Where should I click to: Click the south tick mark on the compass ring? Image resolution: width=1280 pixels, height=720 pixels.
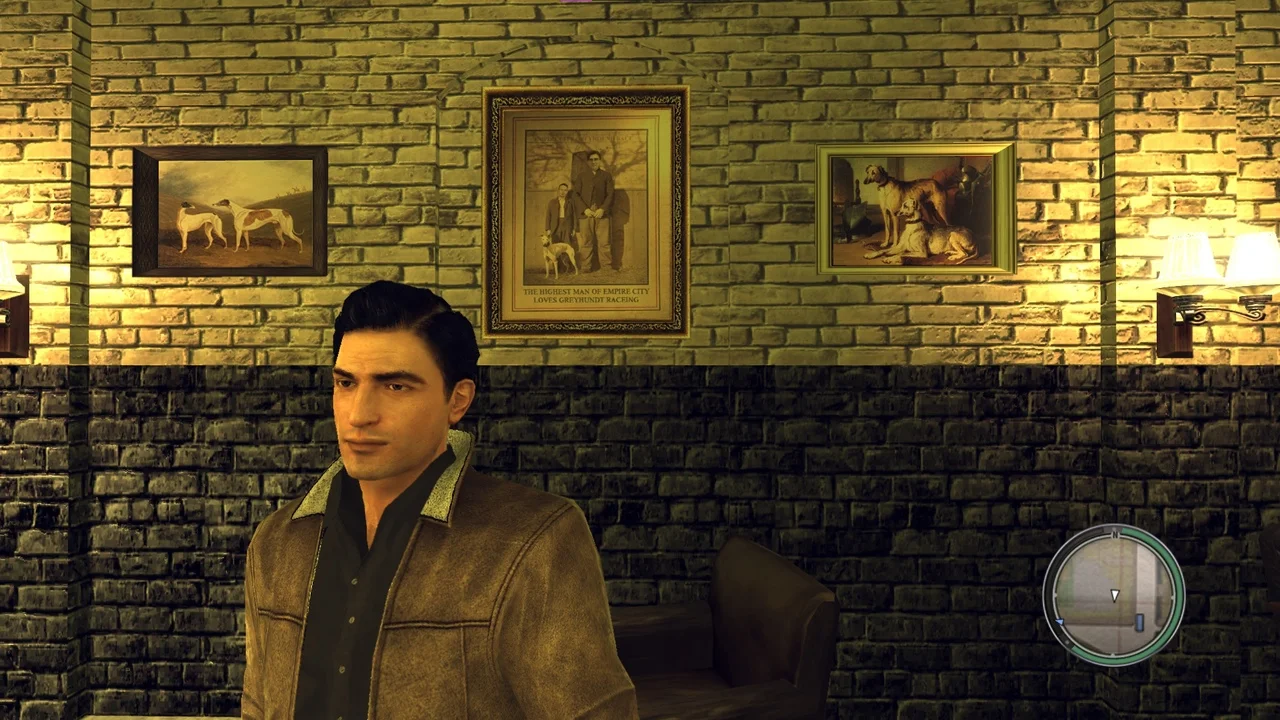(1113, 654)
